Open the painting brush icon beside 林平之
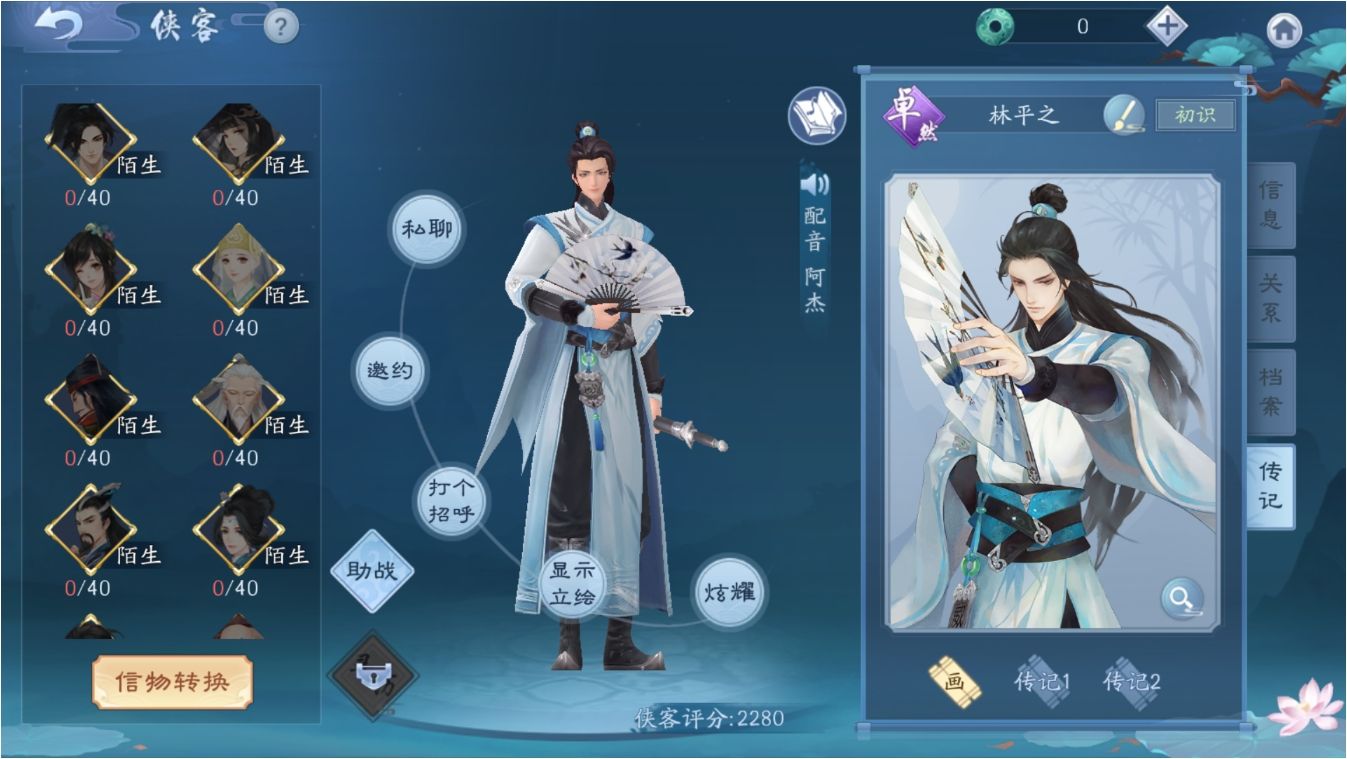 coord(1124,113)
